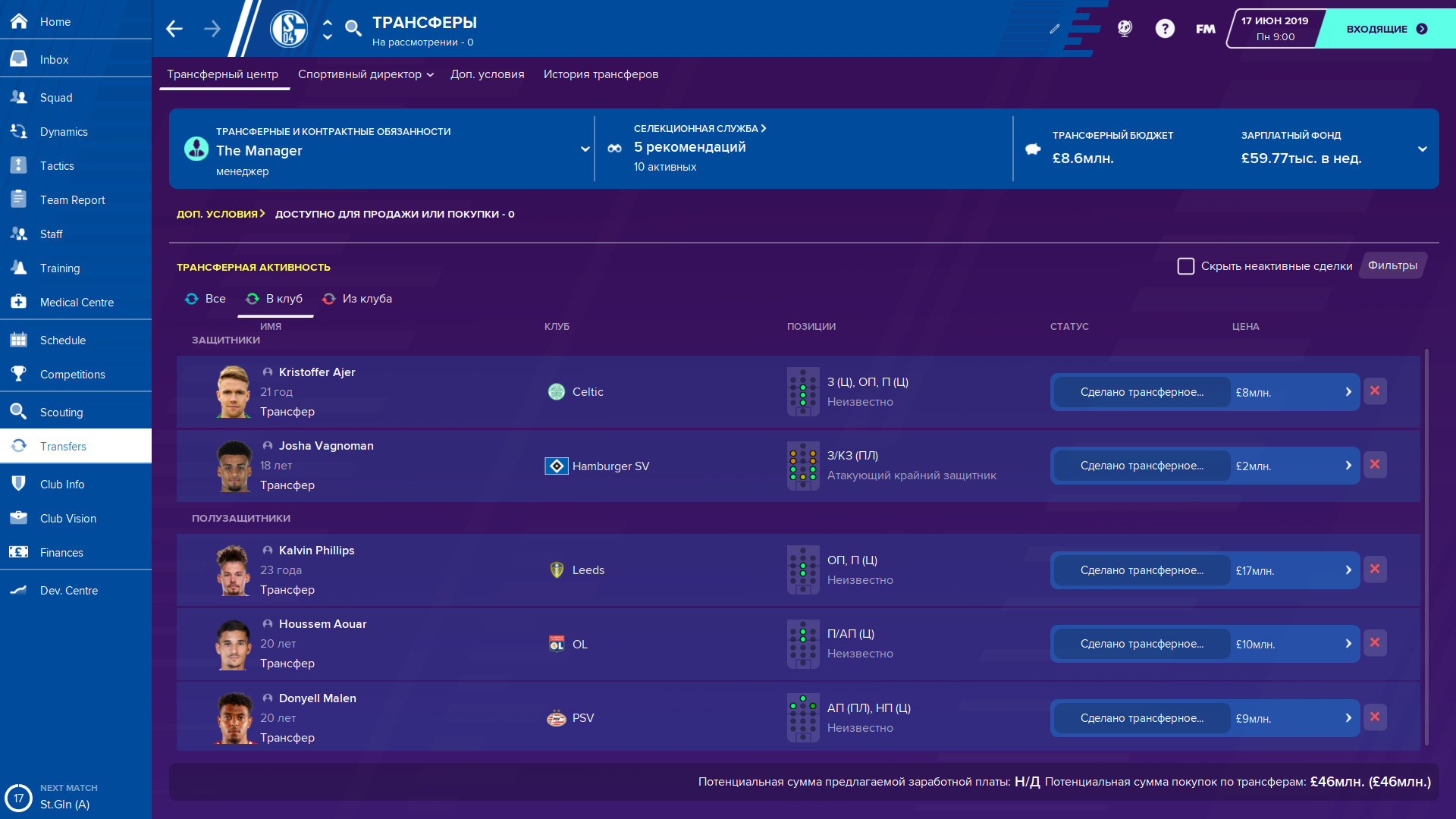Open the Фильтры button
The image size is (1456, 819).
1392,266
